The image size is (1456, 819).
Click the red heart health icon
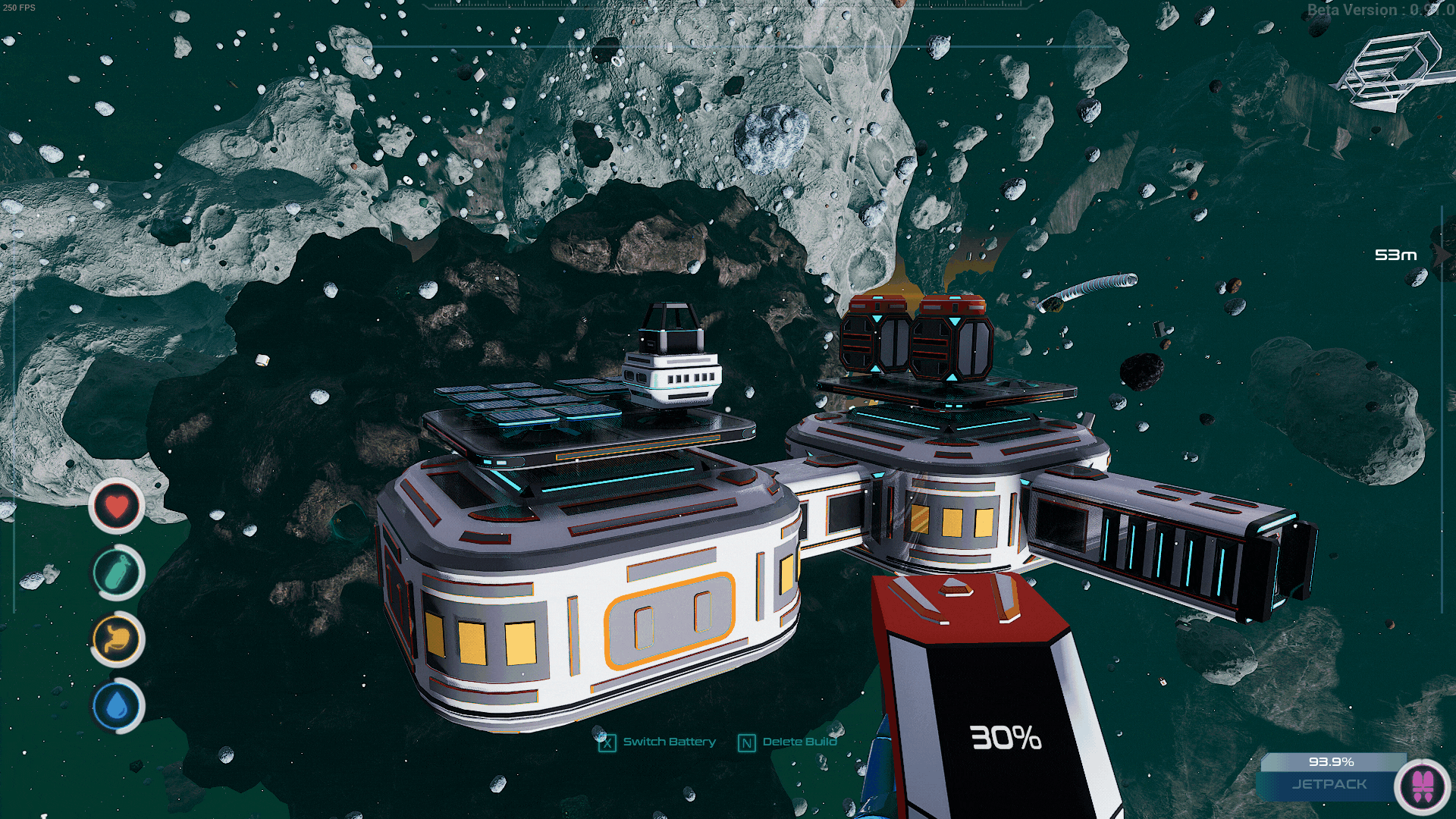point(117,506)
